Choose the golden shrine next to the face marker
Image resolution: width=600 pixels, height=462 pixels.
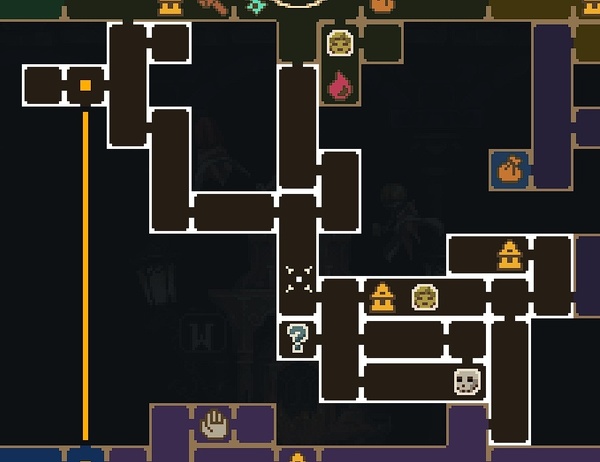pyautogui.click(x=382, y=297)
